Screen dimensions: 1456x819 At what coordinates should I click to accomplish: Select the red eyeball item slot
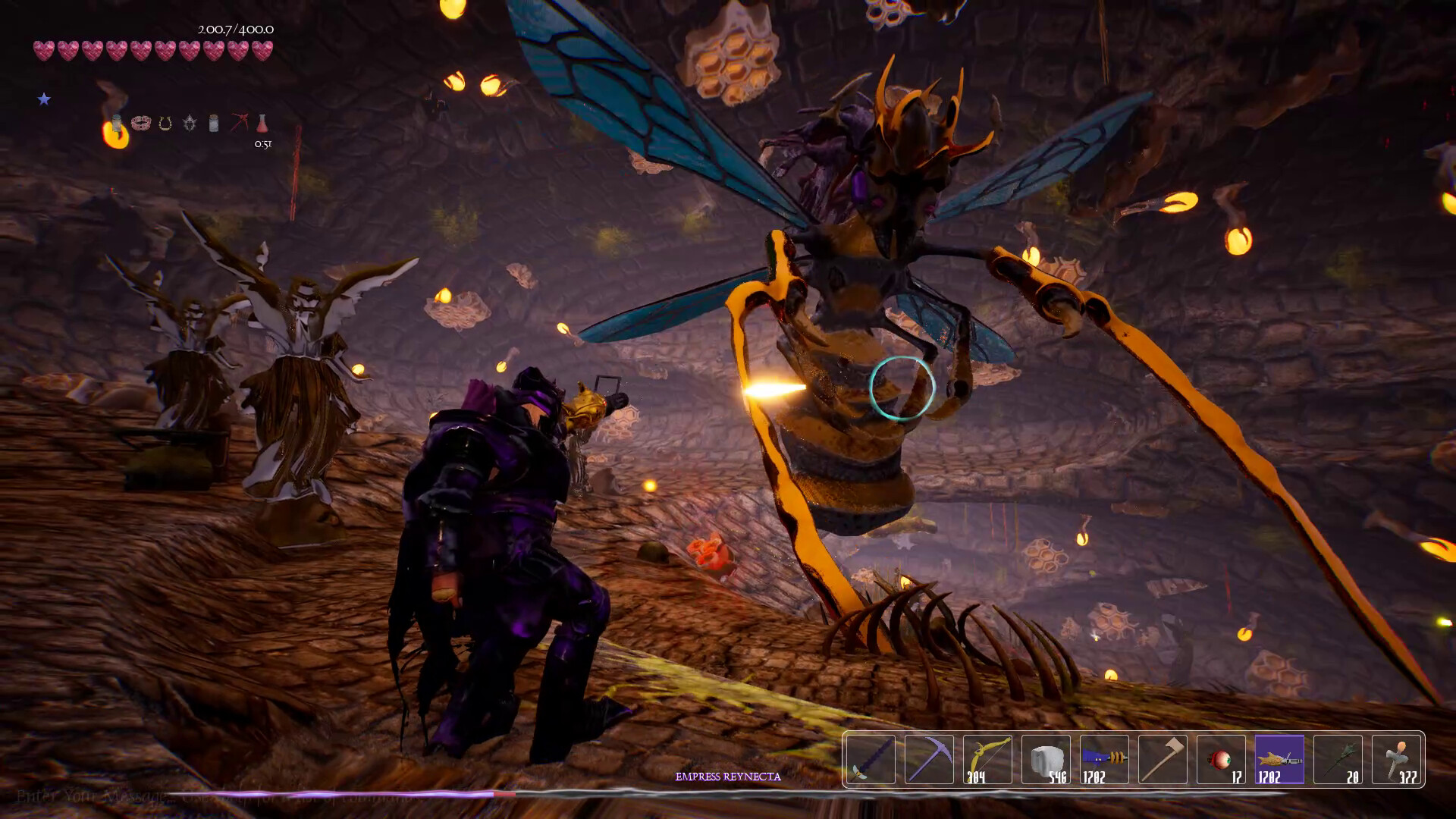click(x=1221, y=759)
